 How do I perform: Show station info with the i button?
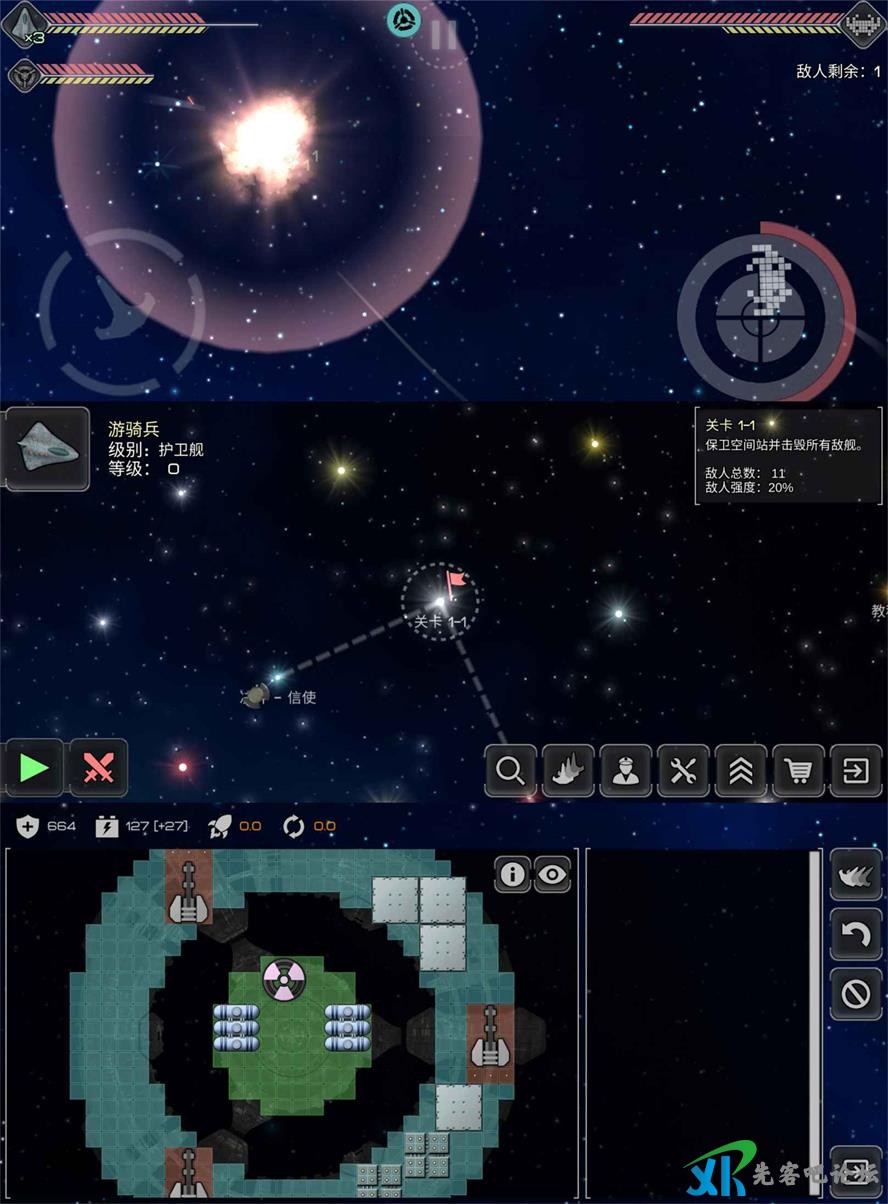[x=512, y=875]
